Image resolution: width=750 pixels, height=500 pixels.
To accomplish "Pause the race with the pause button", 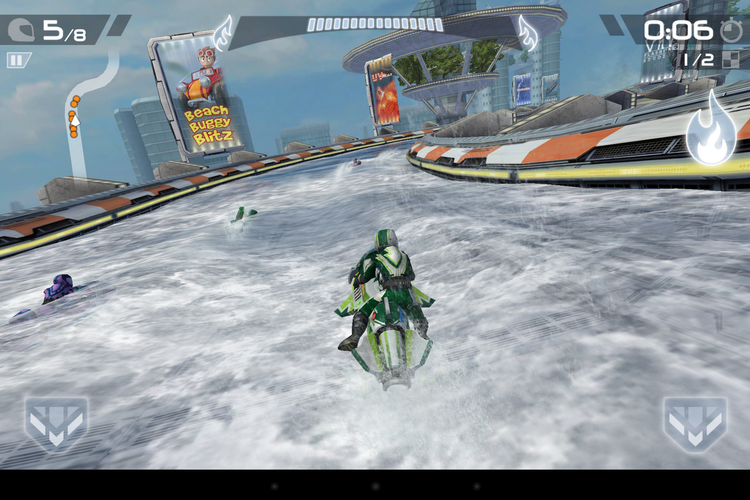I will tap(18, 60).
